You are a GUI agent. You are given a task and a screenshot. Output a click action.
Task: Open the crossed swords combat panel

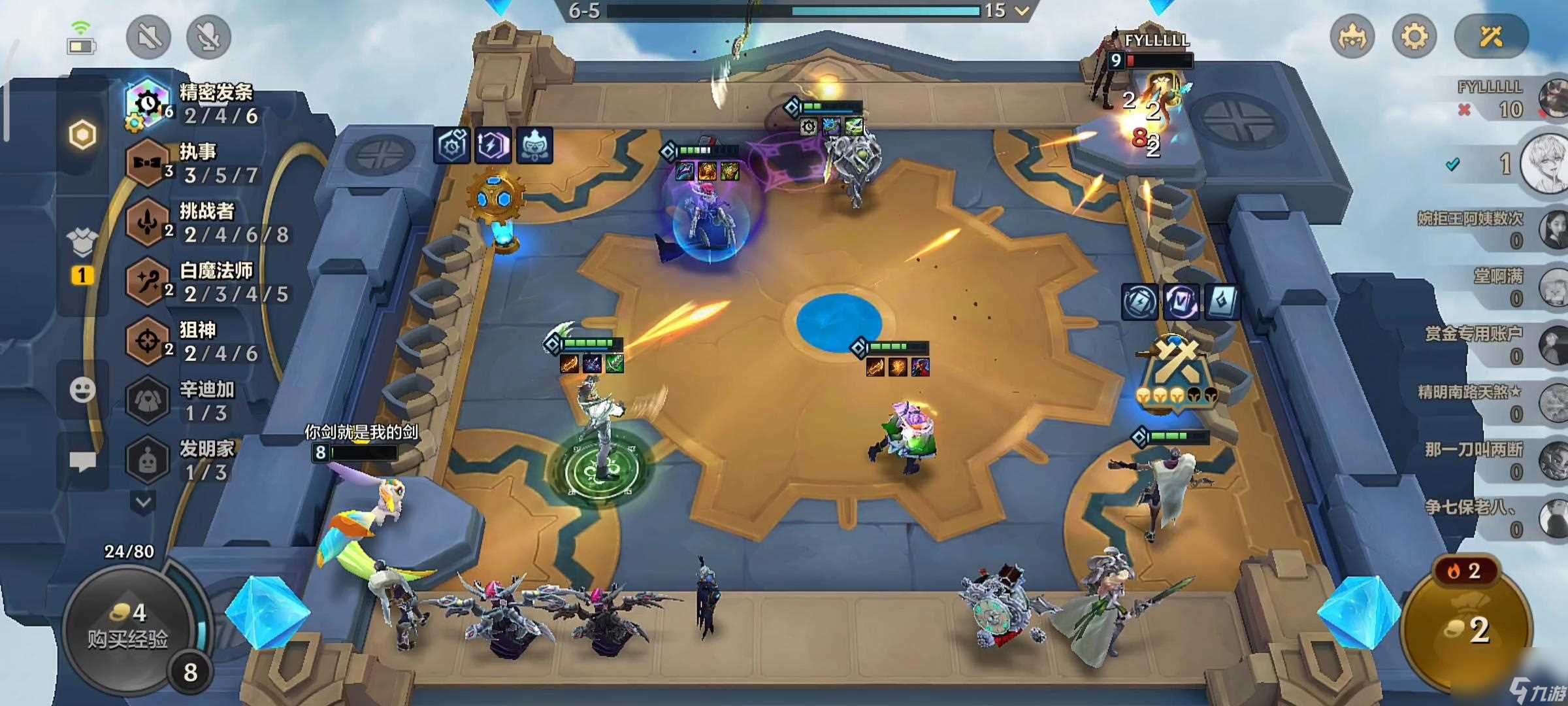click(x=1491, y=37)
